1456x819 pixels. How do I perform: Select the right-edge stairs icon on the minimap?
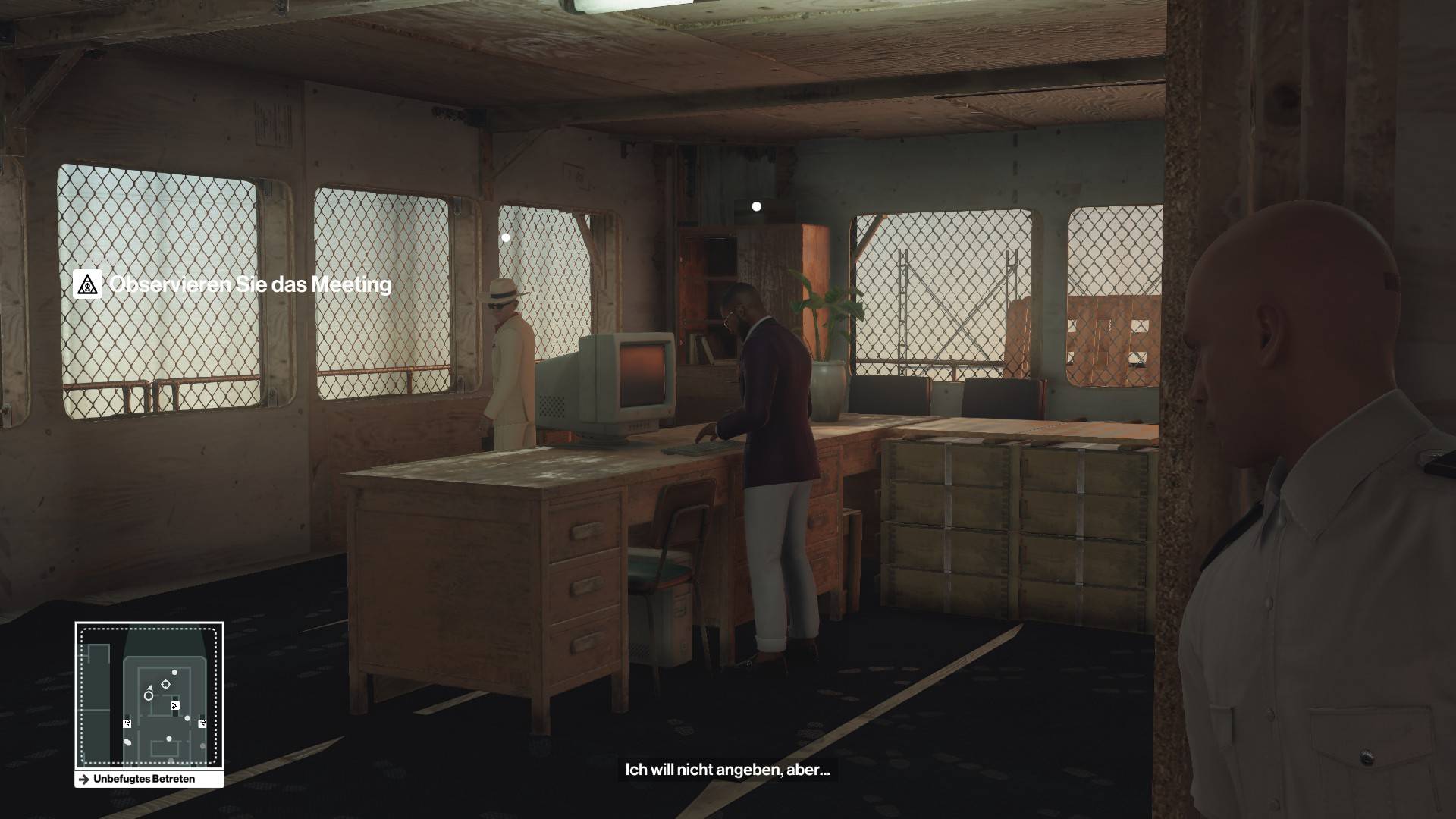click(x=202, y=723)
